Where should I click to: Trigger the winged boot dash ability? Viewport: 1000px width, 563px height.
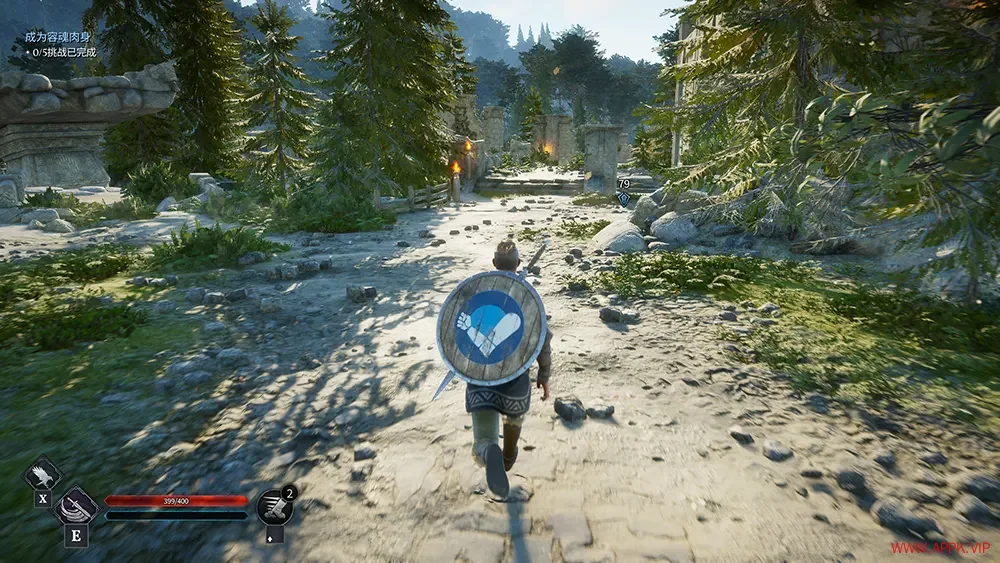pyautogui.click(x=275, y=507)
